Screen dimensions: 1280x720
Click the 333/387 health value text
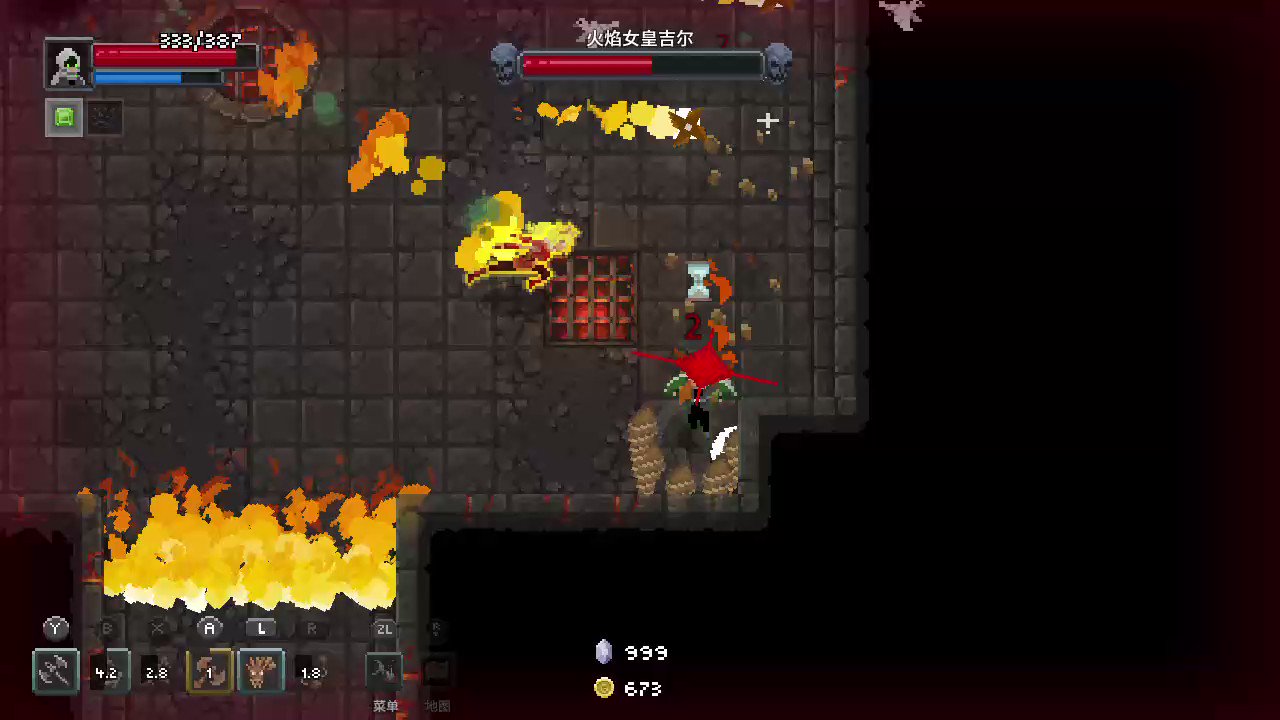coord(199,41)
